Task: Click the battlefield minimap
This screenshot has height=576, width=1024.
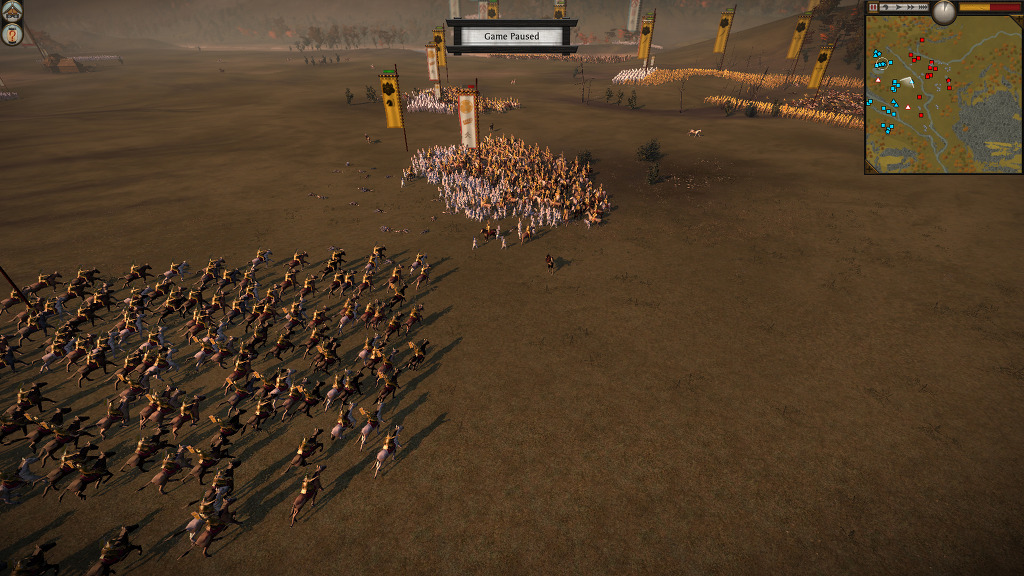Action: click(942, 100)
